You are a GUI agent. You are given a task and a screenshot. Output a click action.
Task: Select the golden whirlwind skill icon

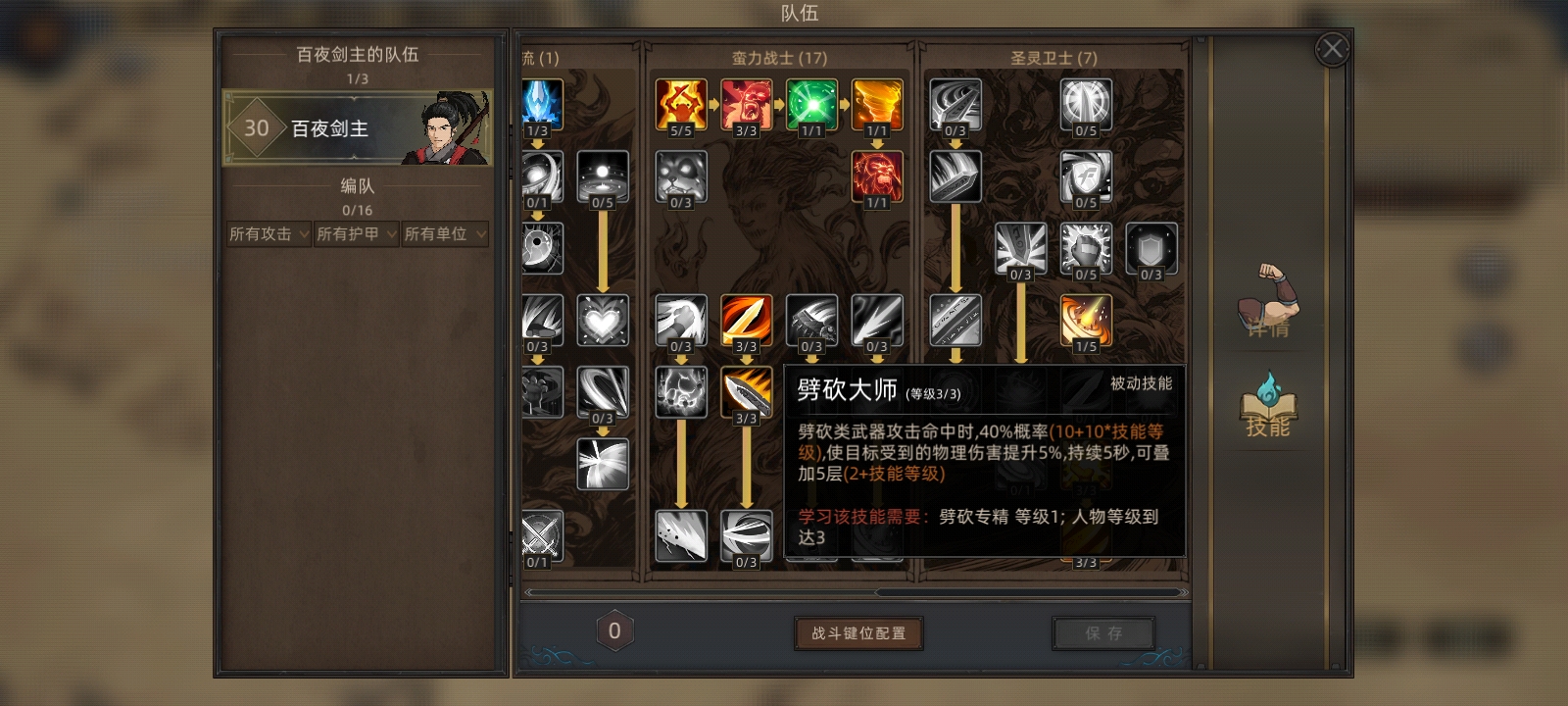[877, 103]
